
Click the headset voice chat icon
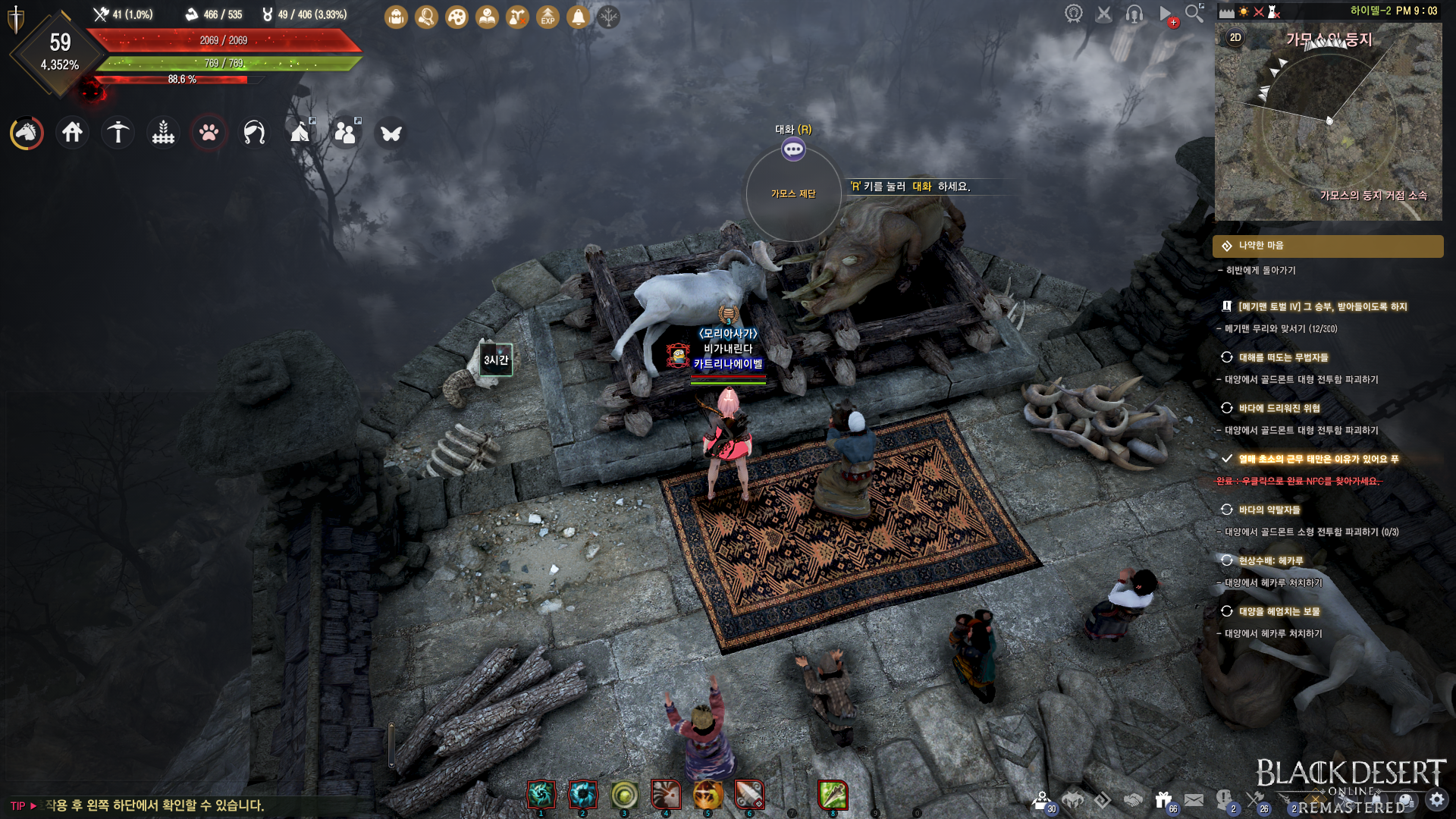pyautogui.click(x=1134, y=14)
